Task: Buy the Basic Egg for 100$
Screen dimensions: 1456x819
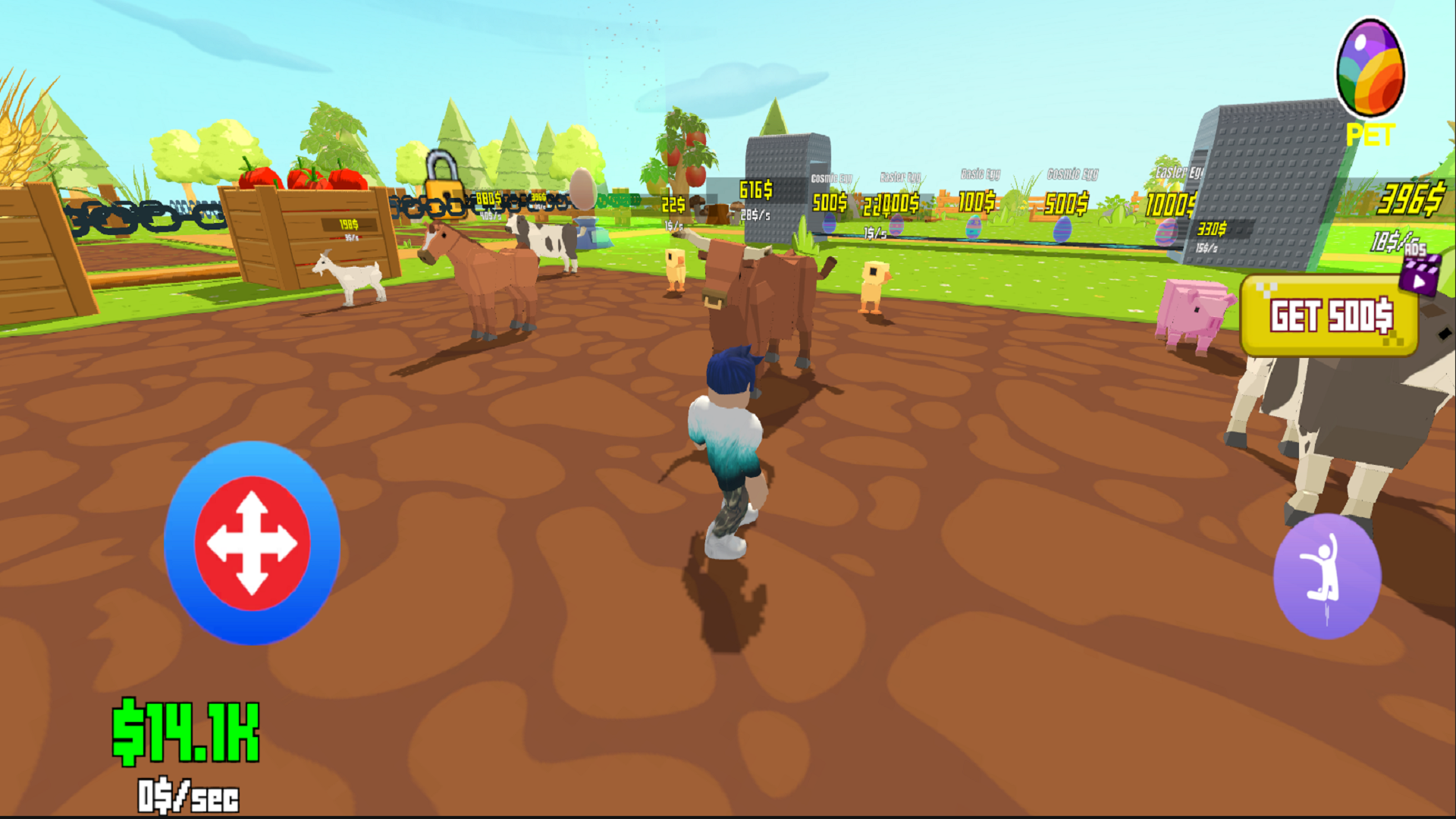Action: click(977, 201)
